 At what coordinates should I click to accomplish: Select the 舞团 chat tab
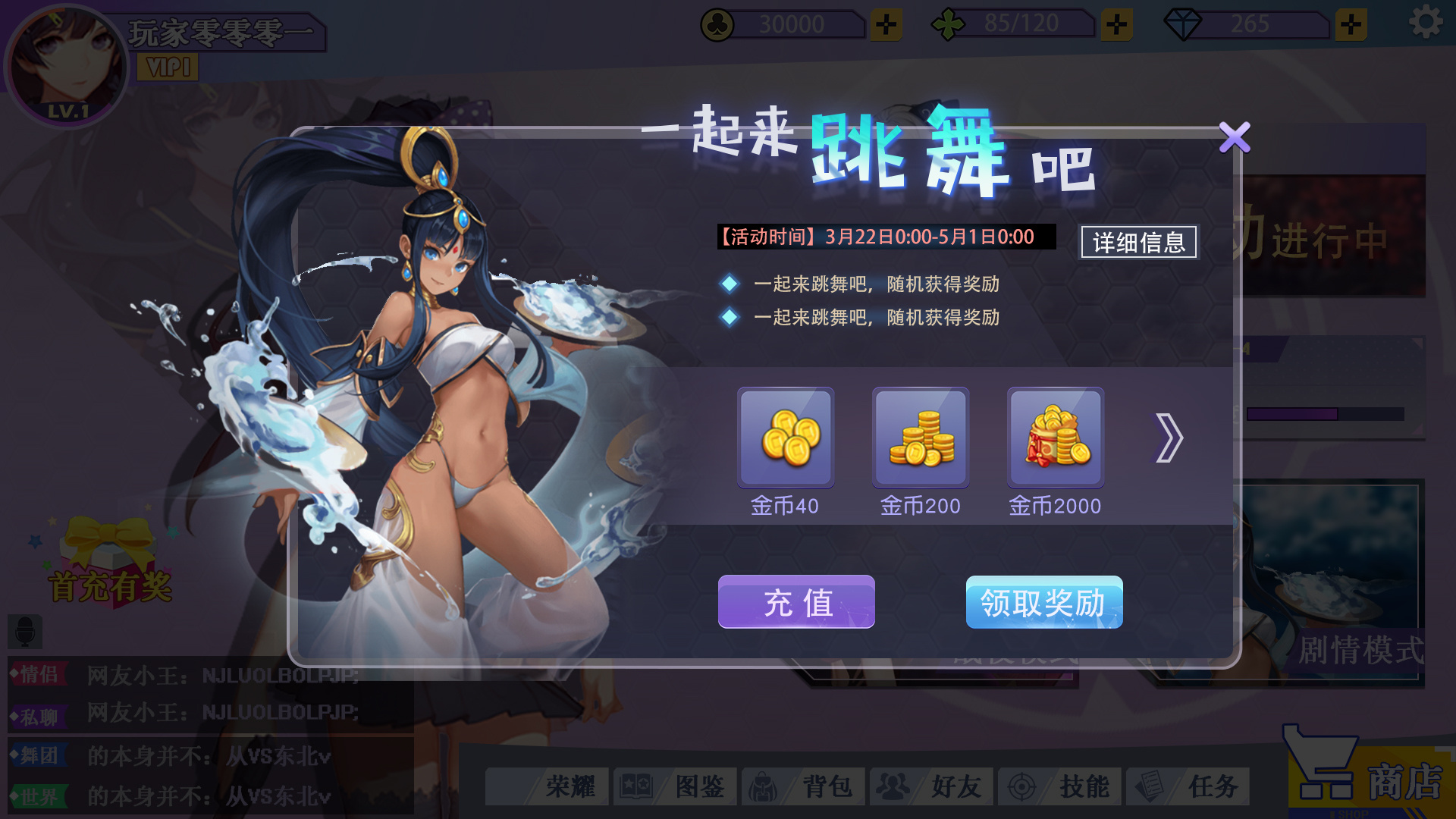coord(37,753)
